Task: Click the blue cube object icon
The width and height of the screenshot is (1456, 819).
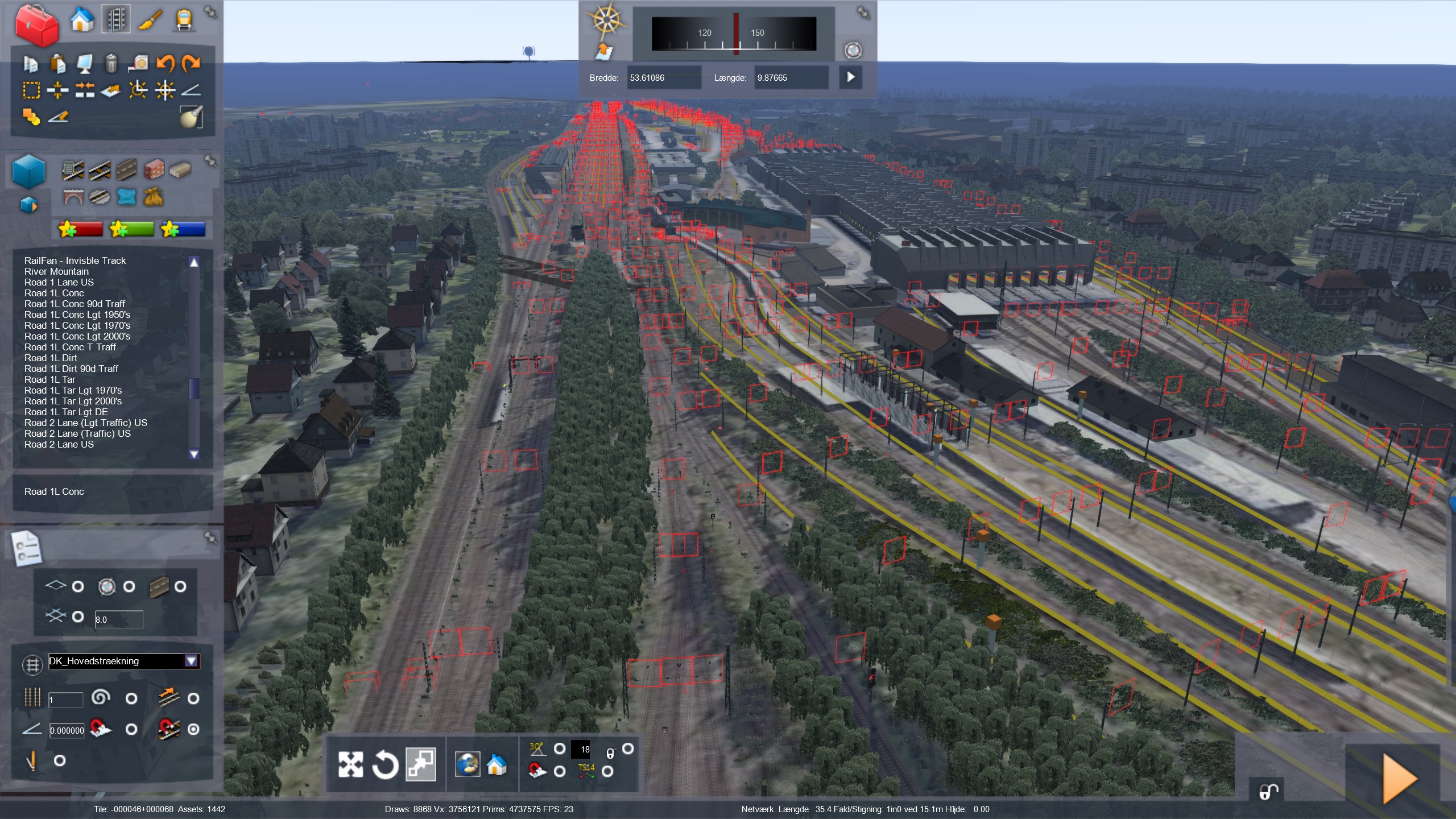Action: pyautogui.click(x=28, y=172)
